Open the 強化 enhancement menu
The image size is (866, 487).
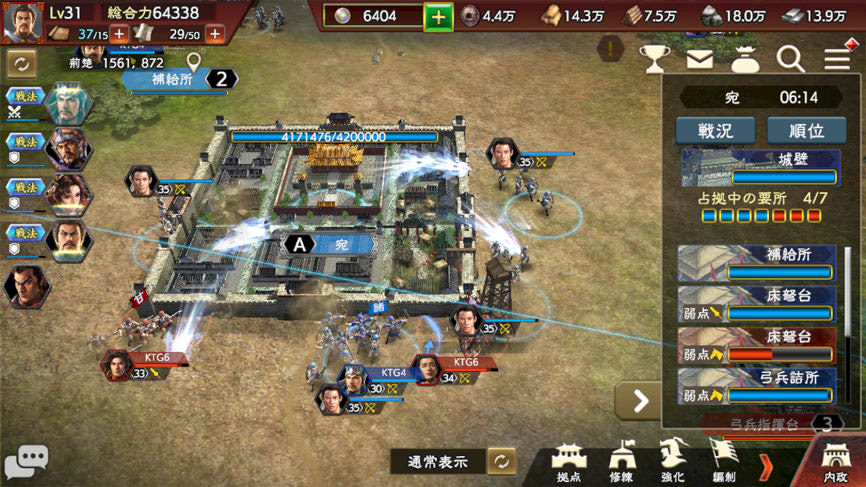(672, 462)
